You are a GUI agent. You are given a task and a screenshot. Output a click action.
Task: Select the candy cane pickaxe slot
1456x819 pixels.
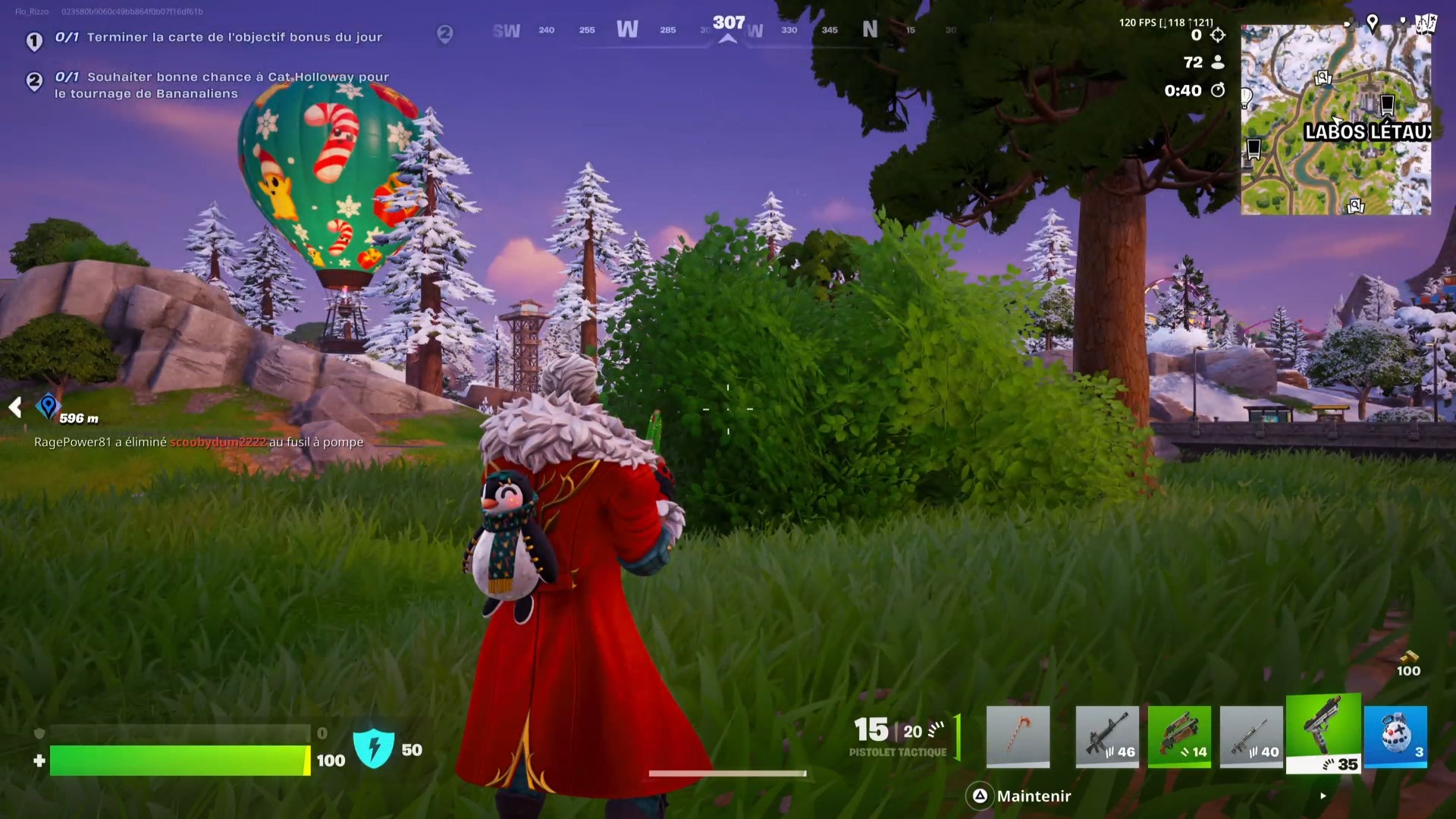click(x=1018, y=736)
